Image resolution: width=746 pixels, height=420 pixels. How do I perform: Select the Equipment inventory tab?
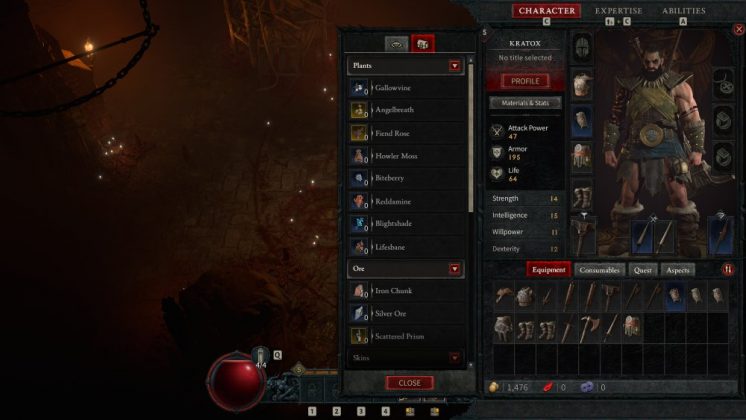pyautogui.click(x=549, y=269)
